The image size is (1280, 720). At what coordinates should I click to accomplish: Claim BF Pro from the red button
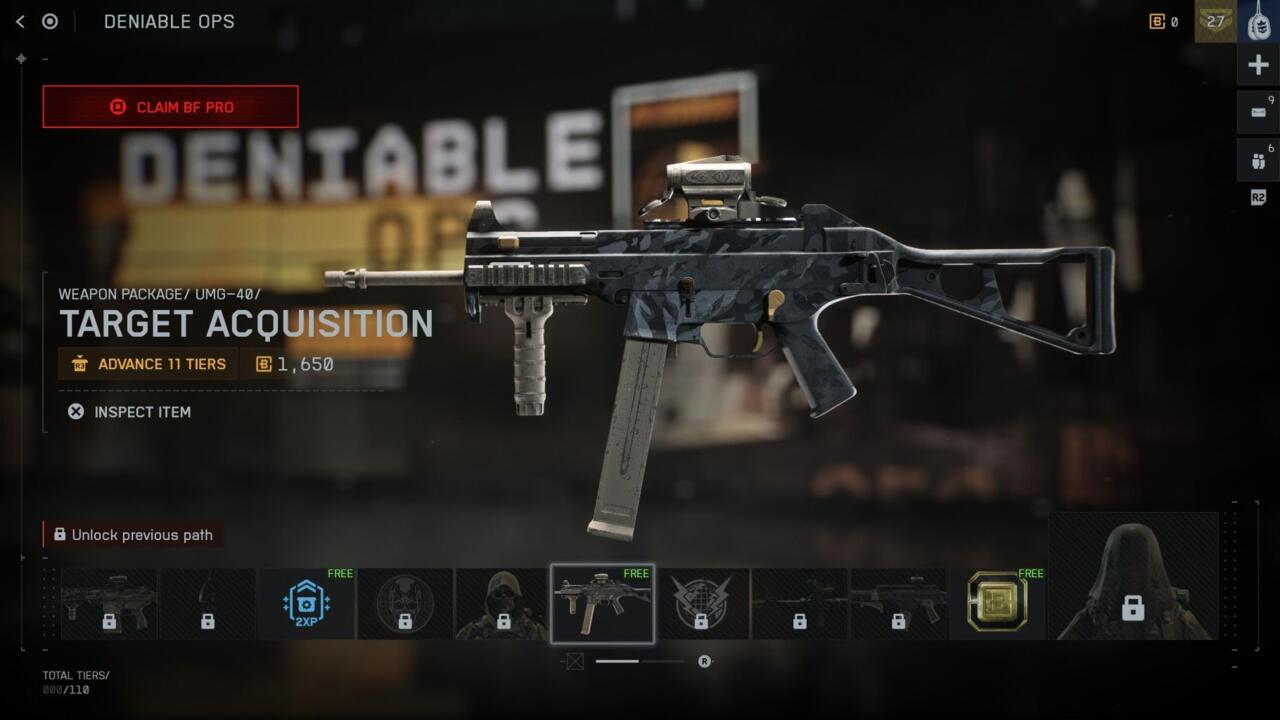coord(170,107)
